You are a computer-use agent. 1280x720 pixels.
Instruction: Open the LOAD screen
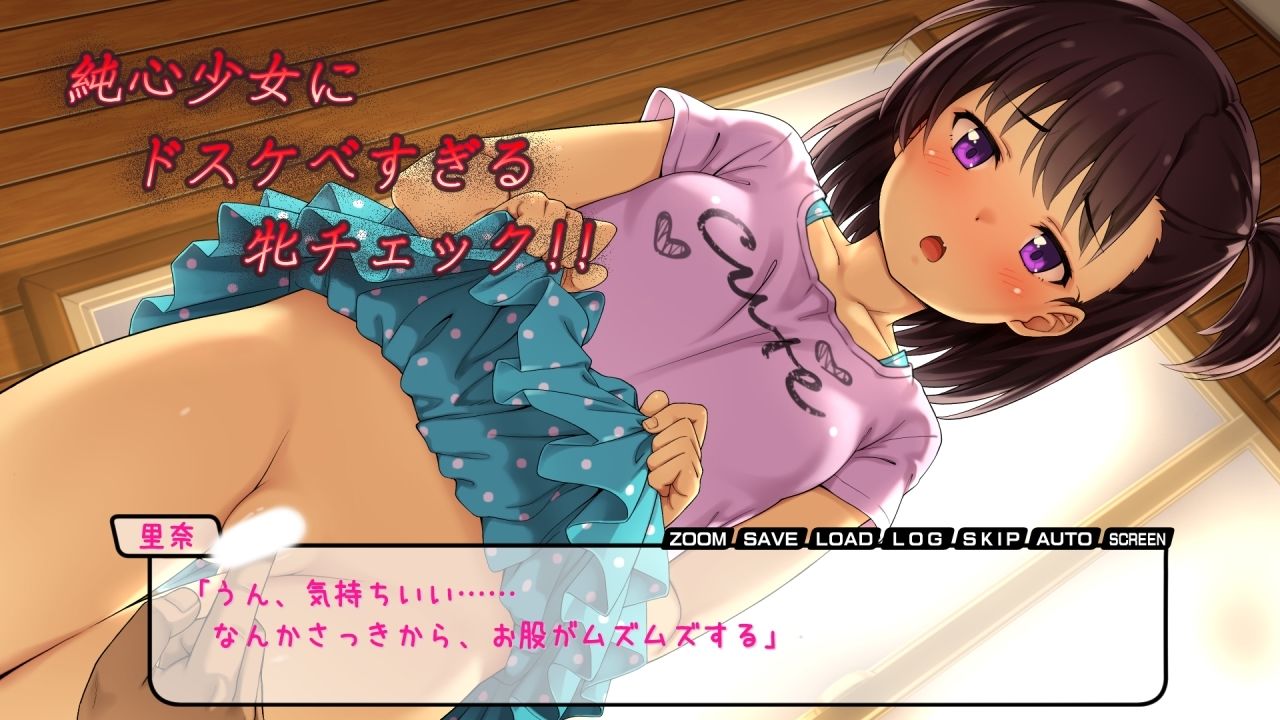tap(843, 540)
